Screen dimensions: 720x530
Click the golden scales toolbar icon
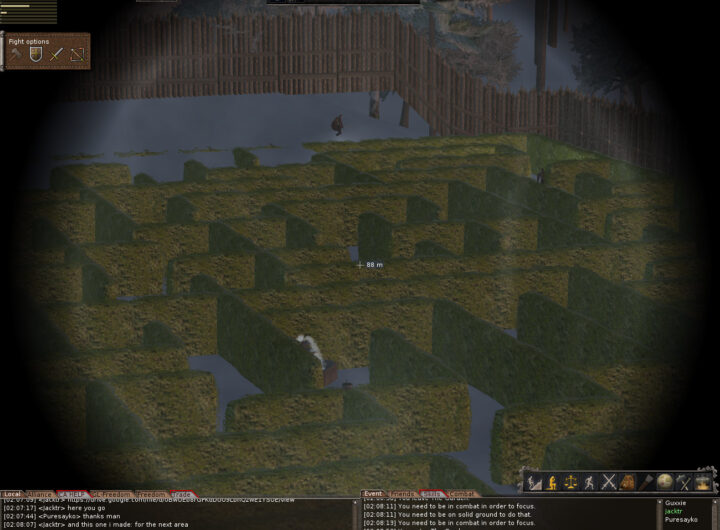tap(571, 483)
